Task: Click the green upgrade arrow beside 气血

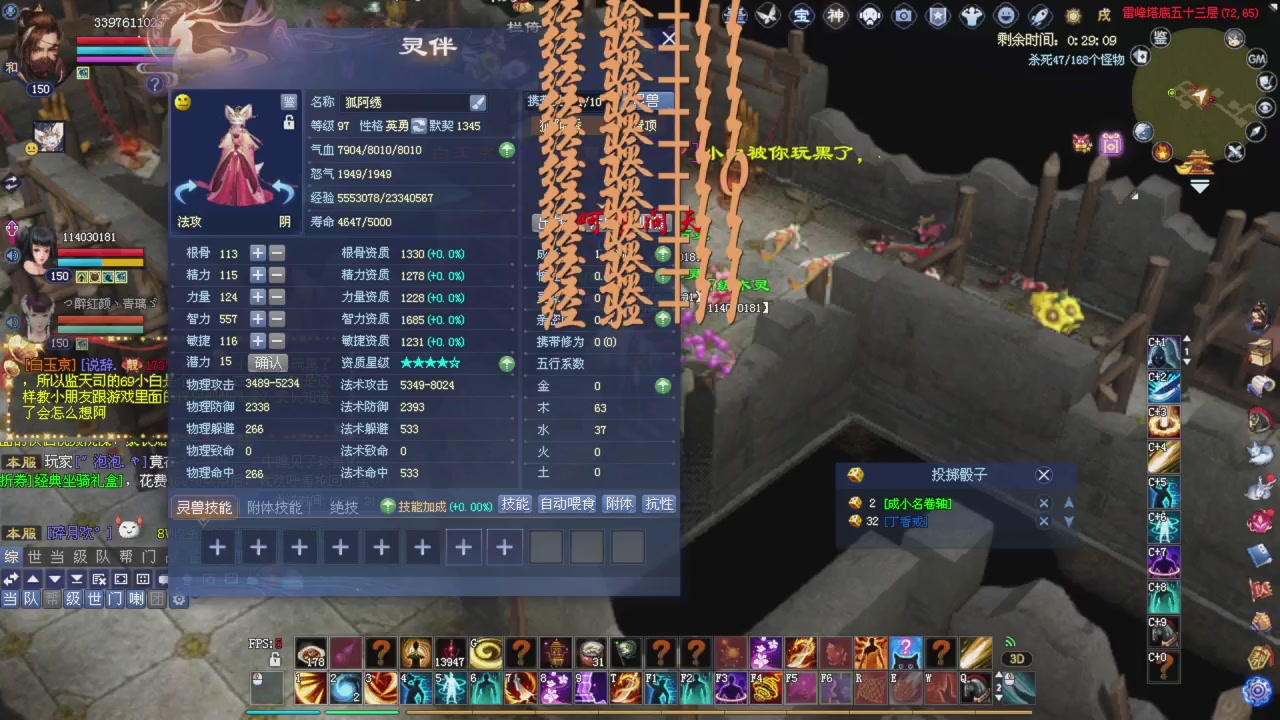Action: point(506,150)
